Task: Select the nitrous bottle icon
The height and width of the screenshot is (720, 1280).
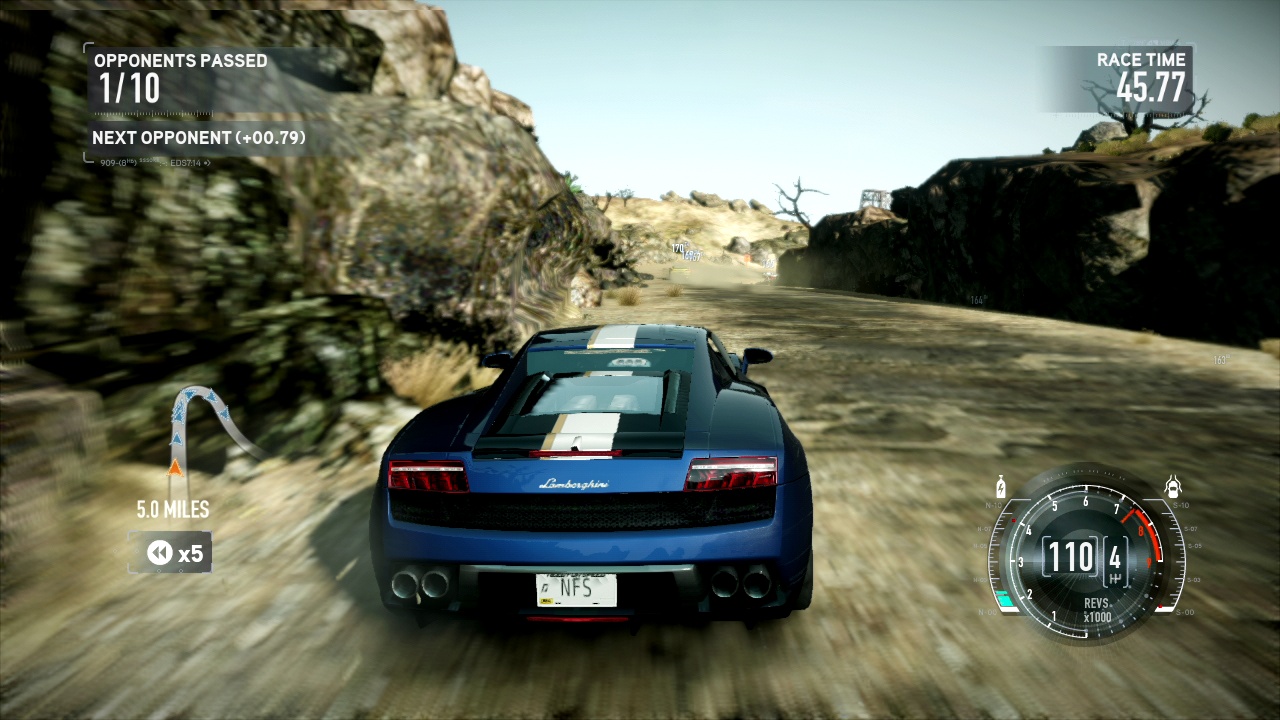Action: point(1000,489)
